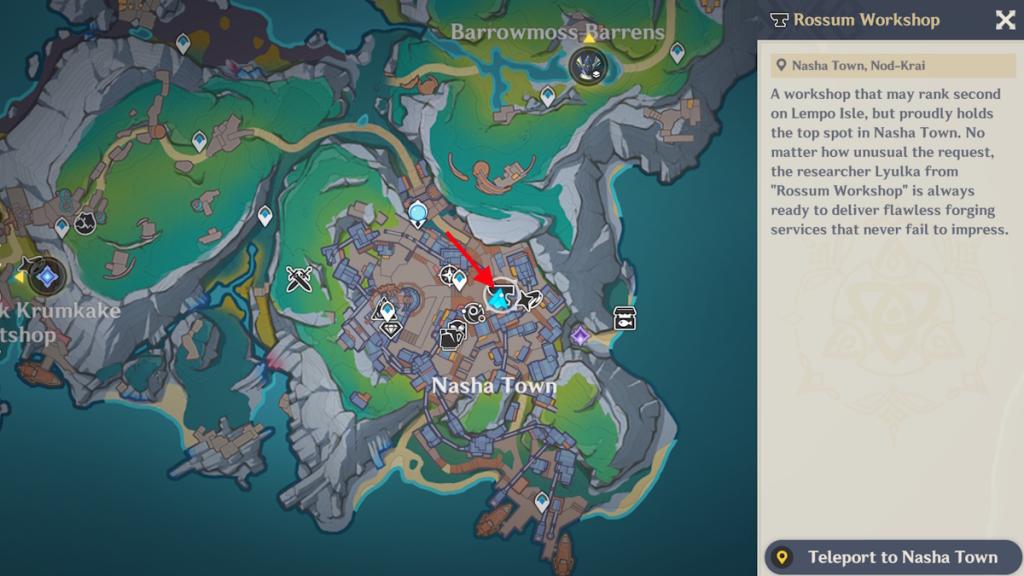Viewport: 1024px width, 576px height.
Task: Teleport to Nasha Town
Action: (890, 557)
